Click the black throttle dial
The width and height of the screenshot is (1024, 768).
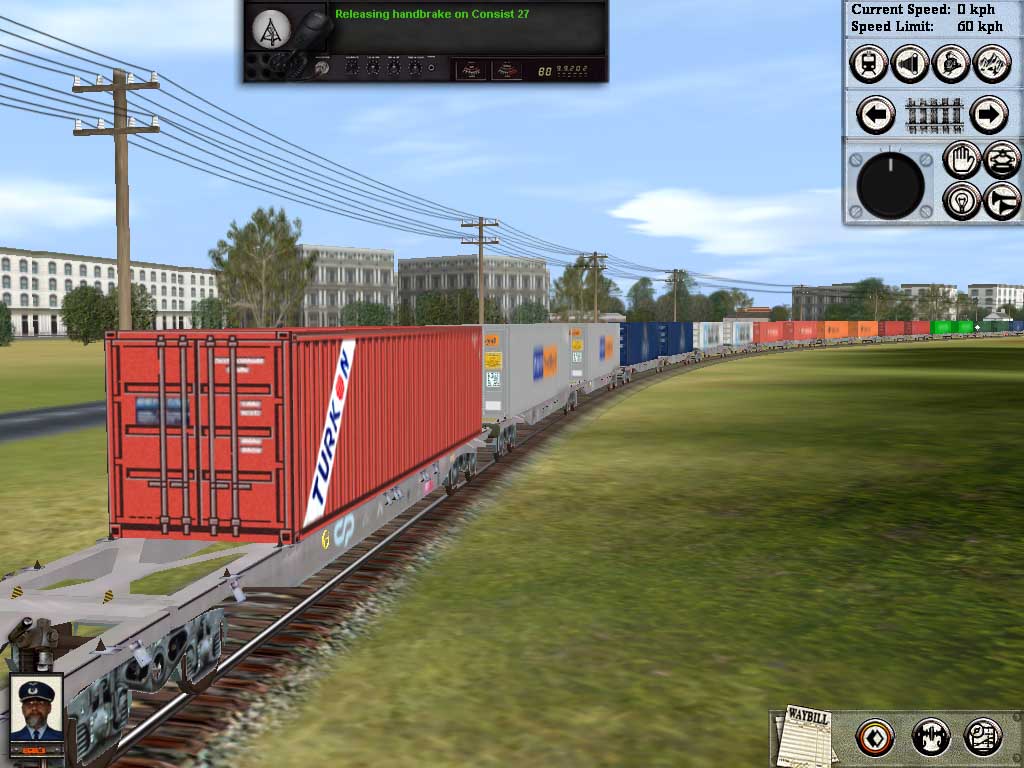pos(890,185)
